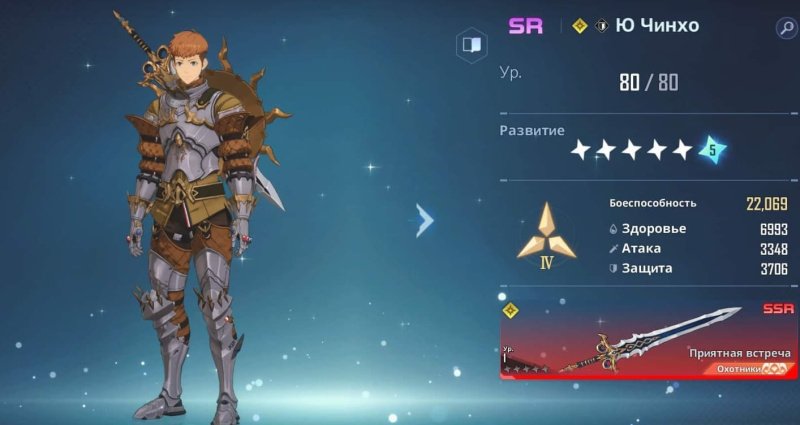
Task: Go to next hunter with arrow
Action: [x=425, y=220]
